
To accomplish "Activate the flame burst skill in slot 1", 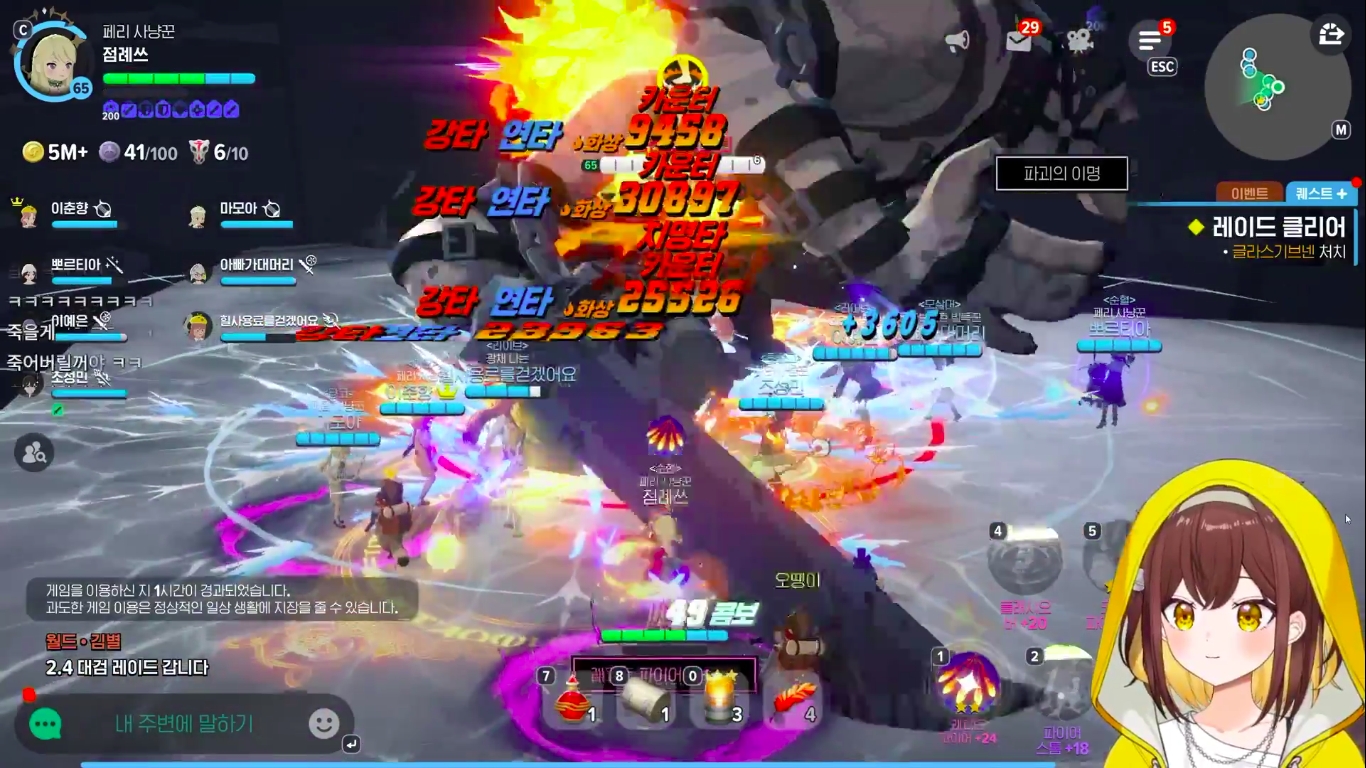I will pyautogui.click(x=967, y=684).
